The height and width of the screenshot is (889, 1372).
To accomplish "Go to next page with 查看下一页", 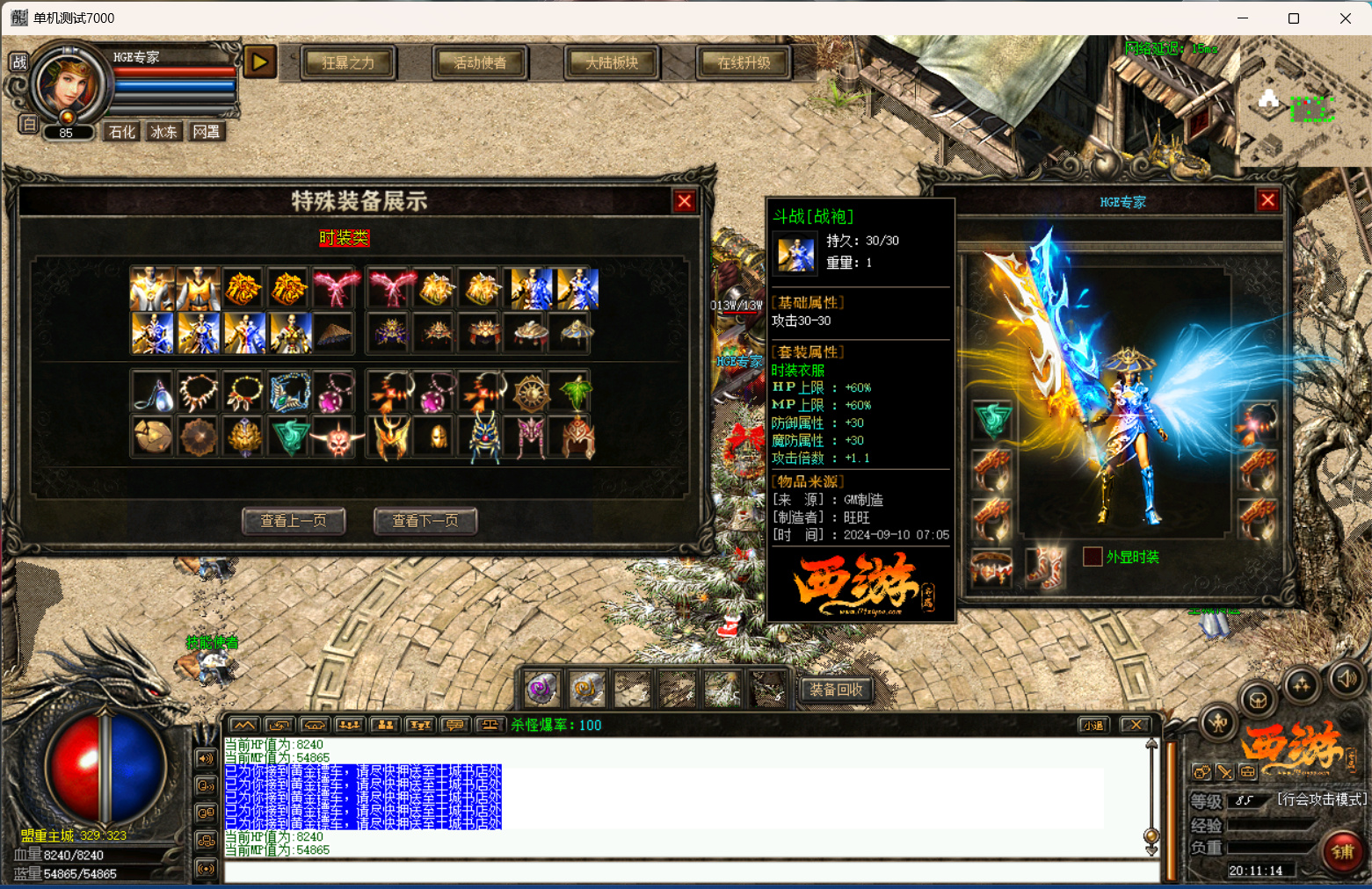I will [425, 521].
